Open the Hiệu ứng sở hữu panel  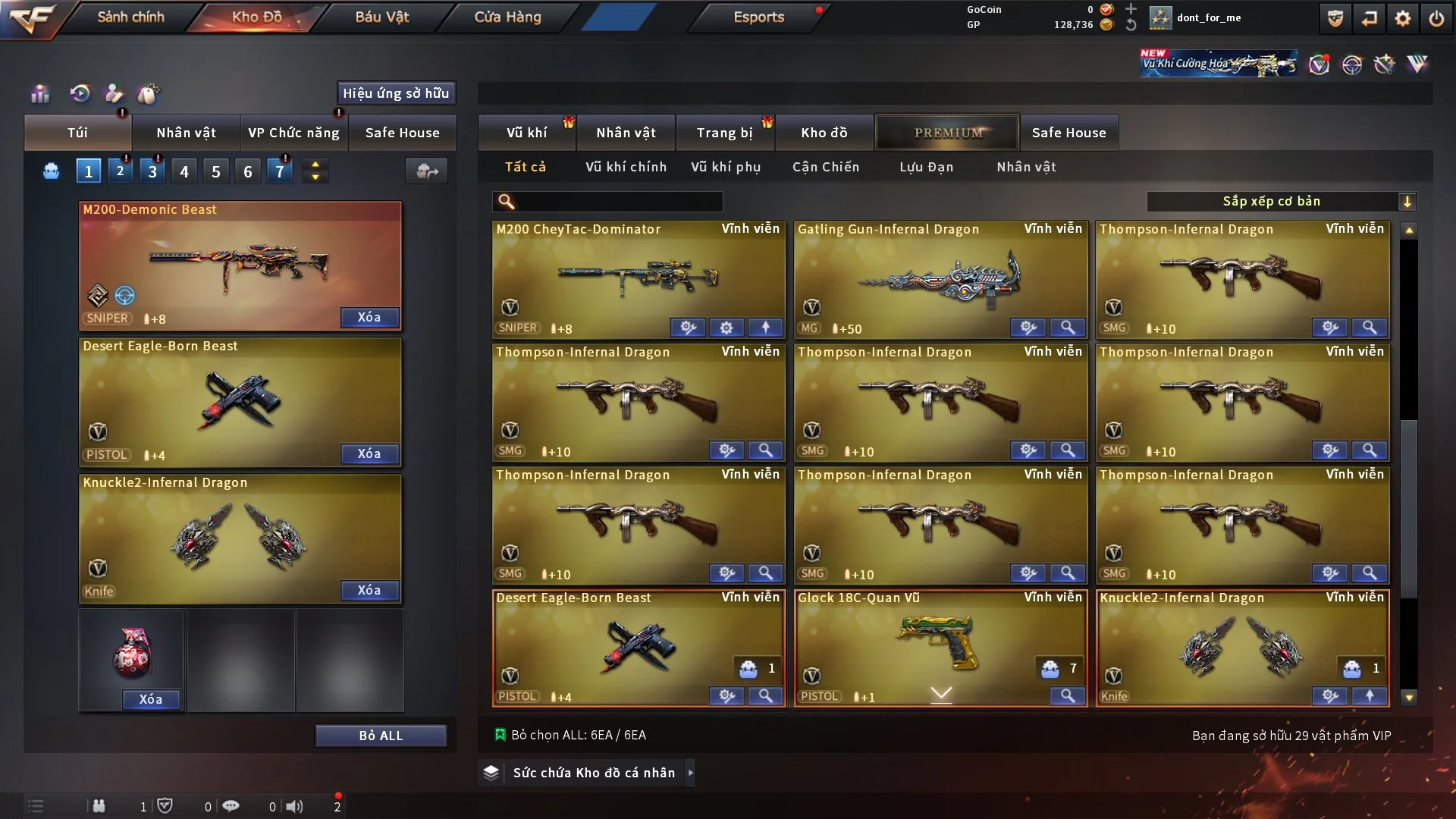pyautogui.click(x=396, y=93)
